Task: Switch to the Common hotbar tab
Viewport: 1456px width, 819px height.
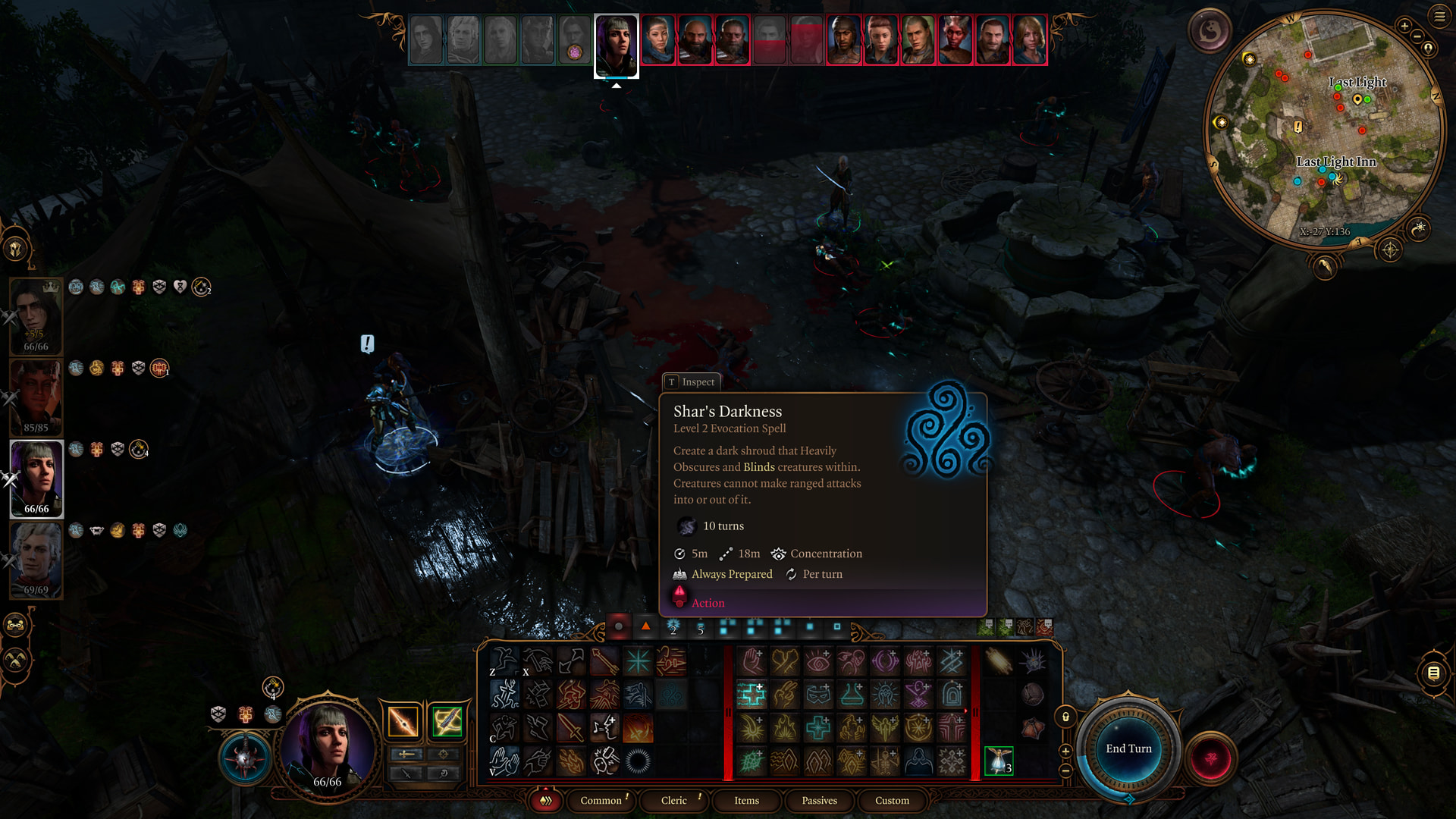Action: [601, 801]
